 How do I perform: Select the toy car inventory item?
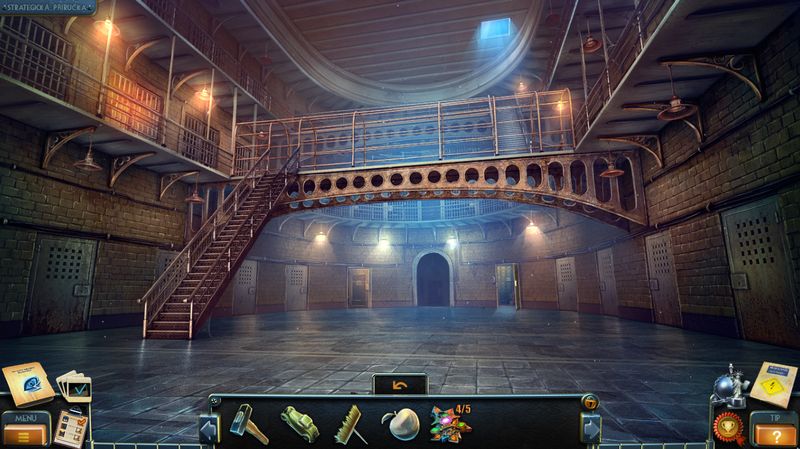pyautogui.click(x=298, y=424)
